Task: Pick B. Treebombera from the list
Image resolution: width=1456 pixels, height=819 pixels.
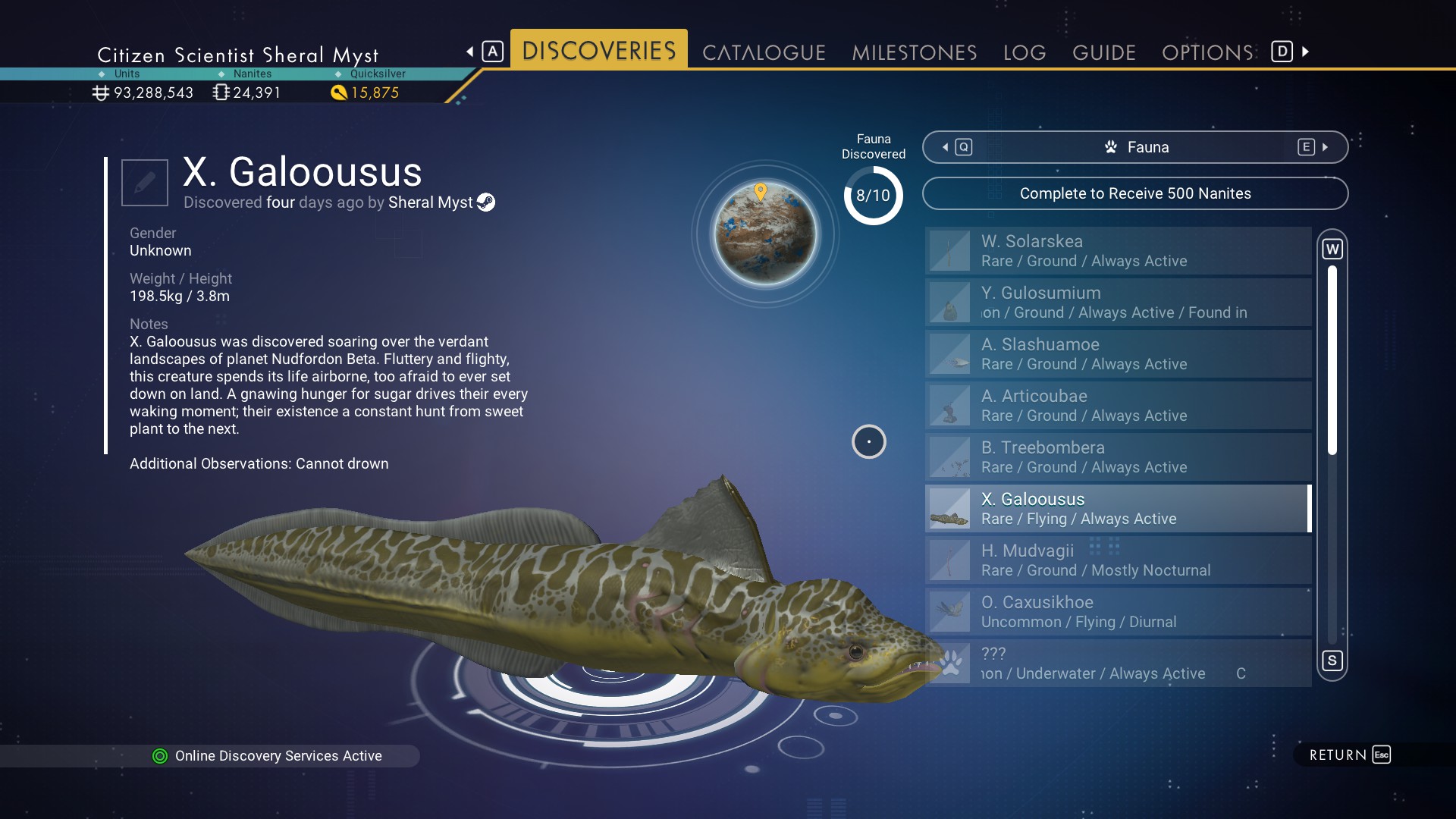Action: click(1118, 457)
